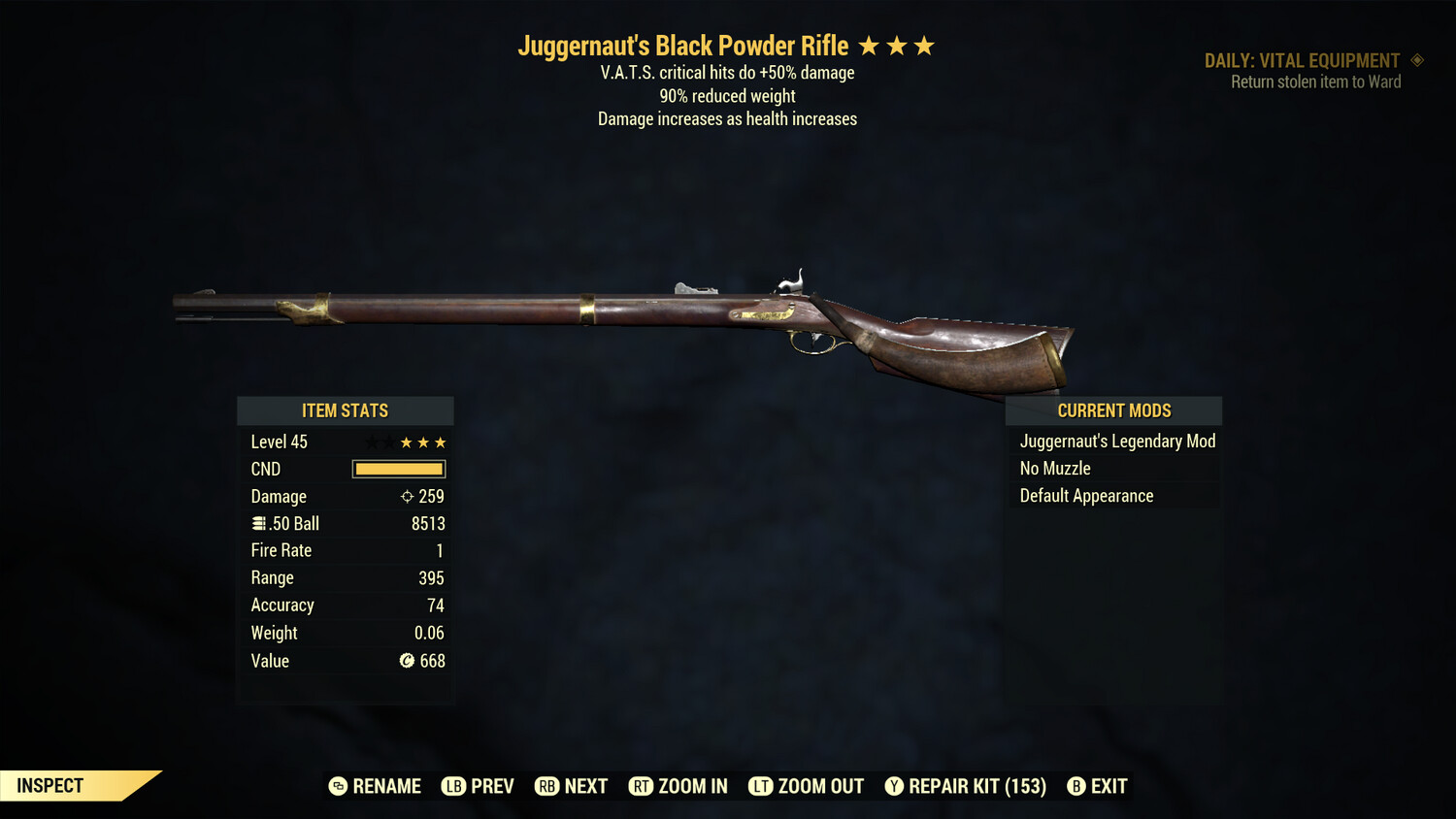Click the .50 Ball ammo icon
This screenshot has height=819, width=1456.
(258, 523)
